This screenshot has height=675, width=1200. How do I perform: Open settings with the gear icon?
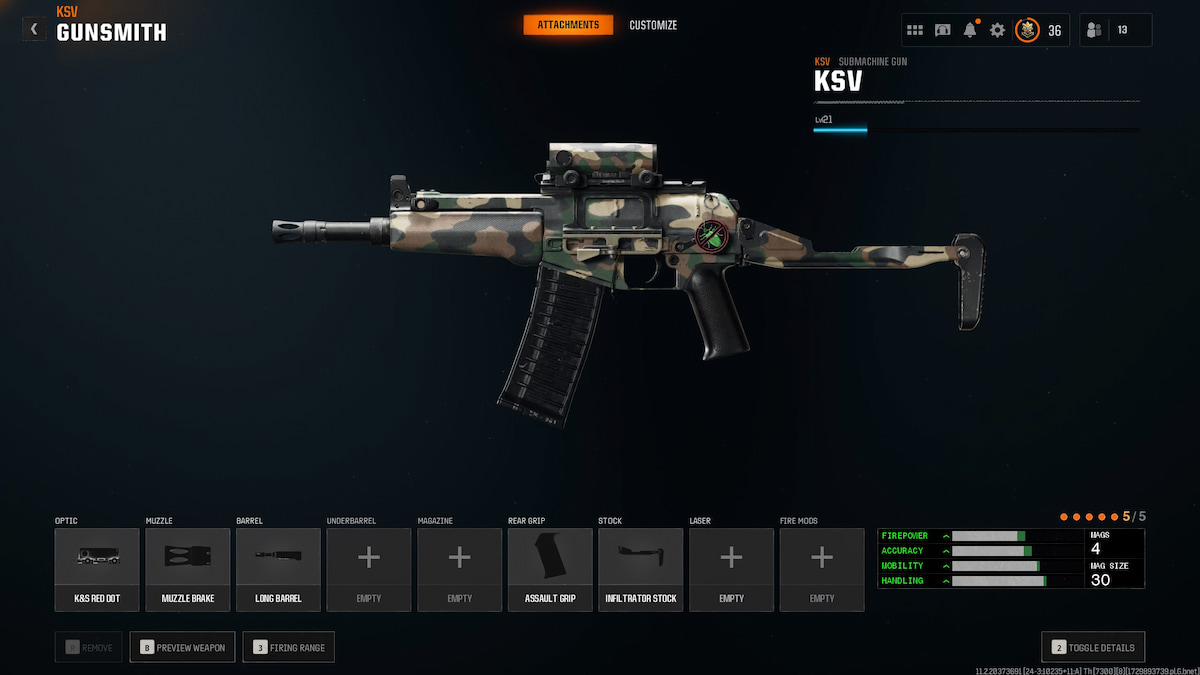click(x=997, y=30)
